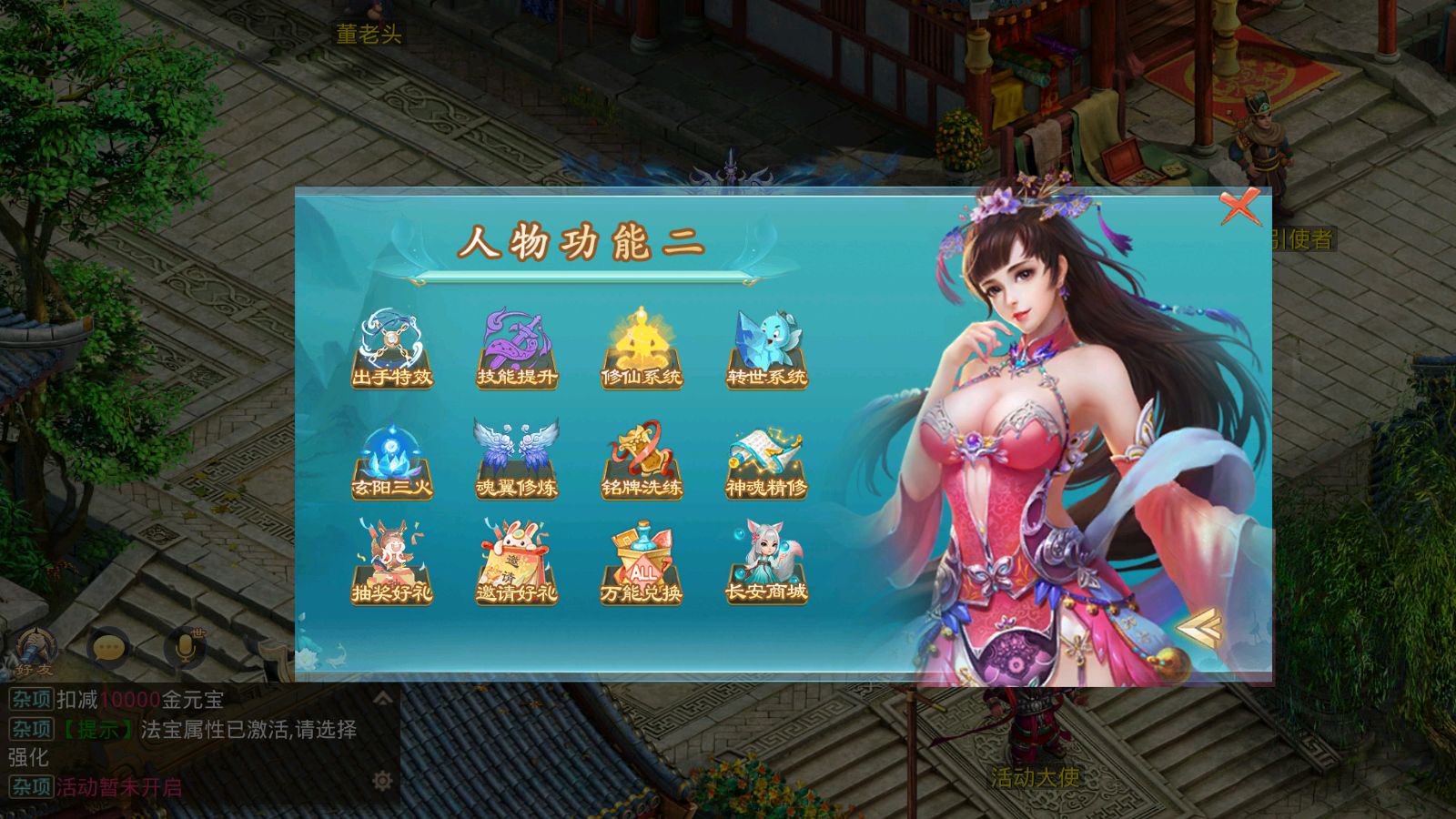Select the 技能提升 skill upgrade icon
The width and height of the screenshot is (1456, 819).
click(x=517, y=349)
